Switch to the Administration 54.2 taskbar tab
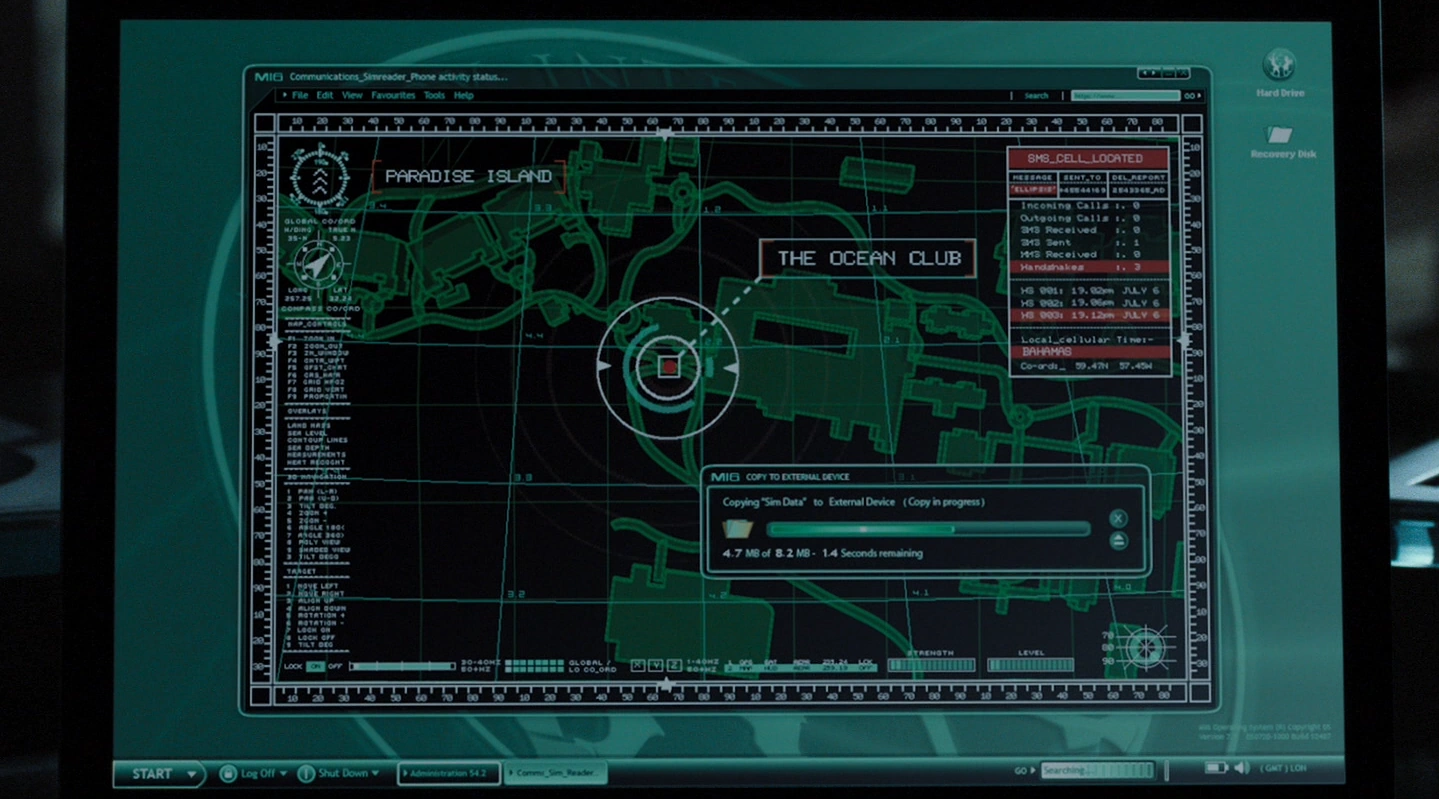Screen dimensions: 1439x799 click(450, 772)
